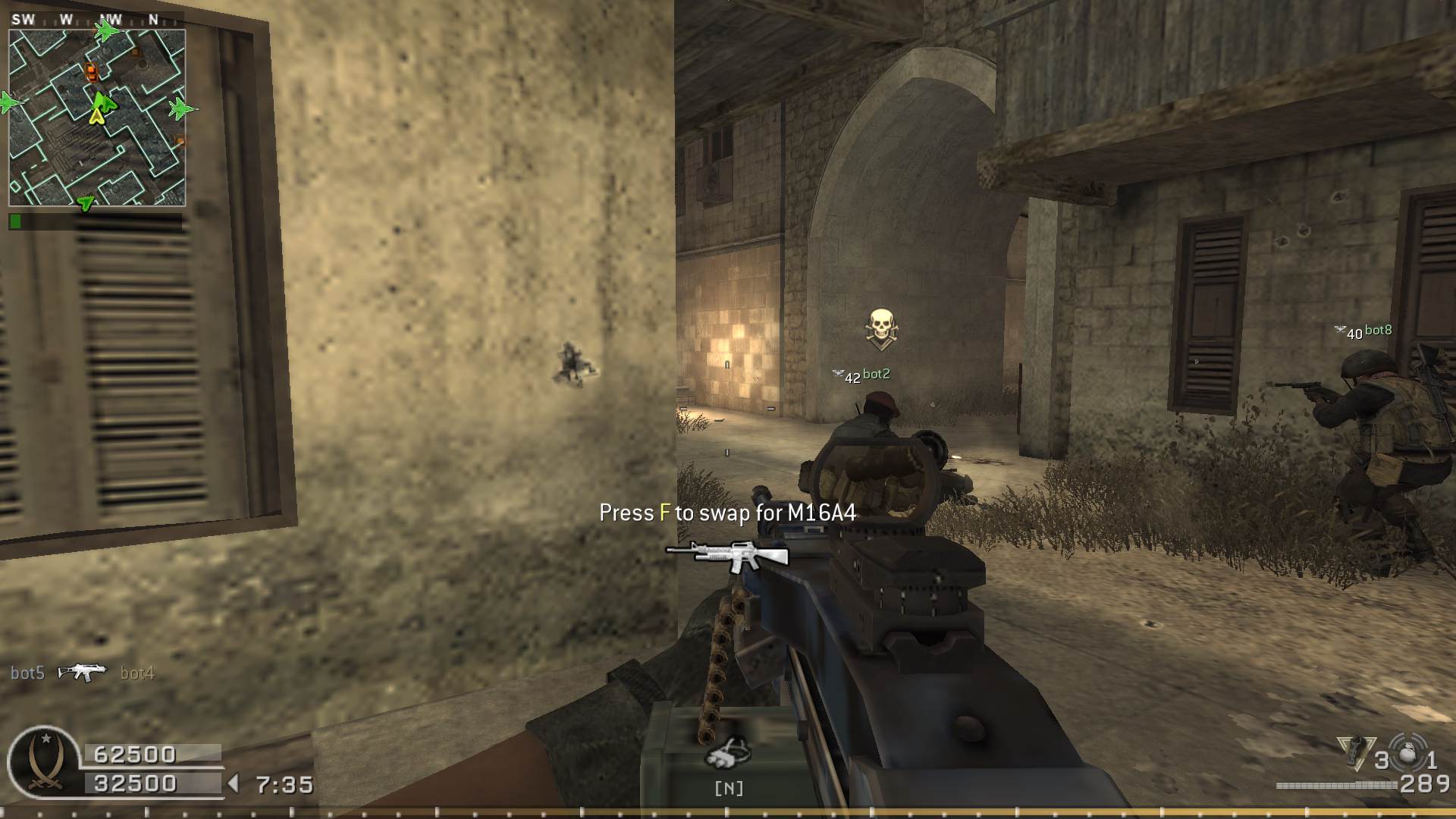1456x819 pixels.
Task: Click the minimap in the corner
Action: click(97, 118)
